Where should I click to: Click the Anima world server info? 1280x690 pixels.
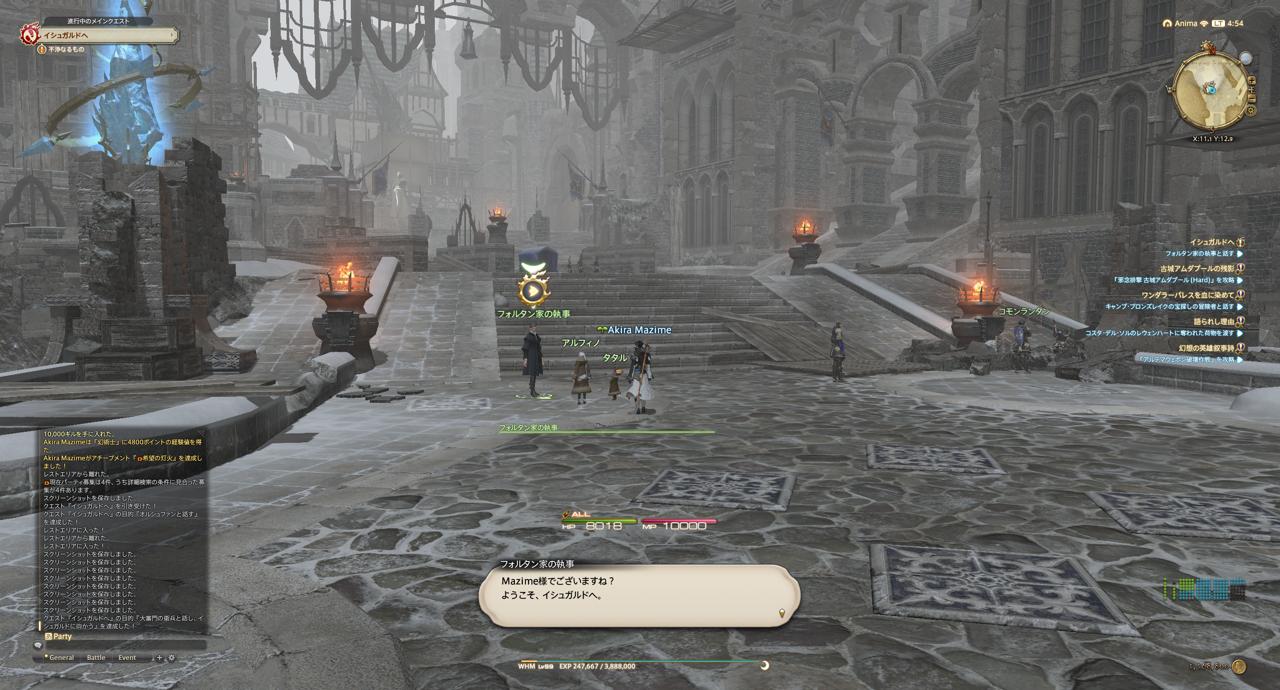1187,22
